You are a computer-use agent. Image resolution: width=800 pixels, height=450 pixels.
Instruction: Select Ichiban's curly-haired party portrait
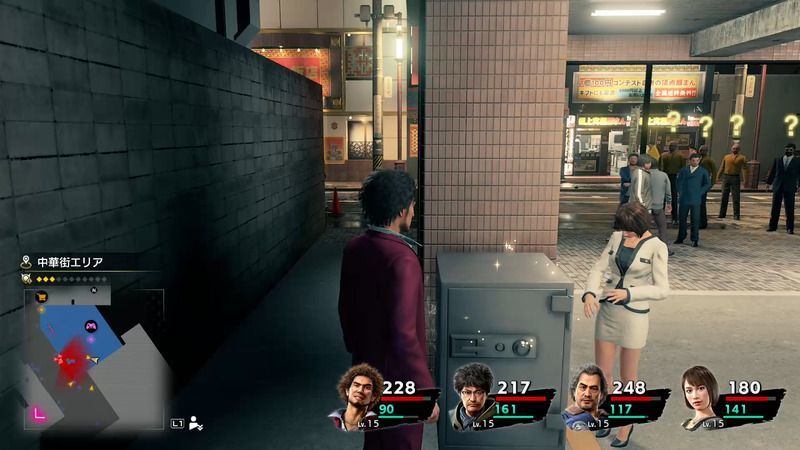coord(356,398)
